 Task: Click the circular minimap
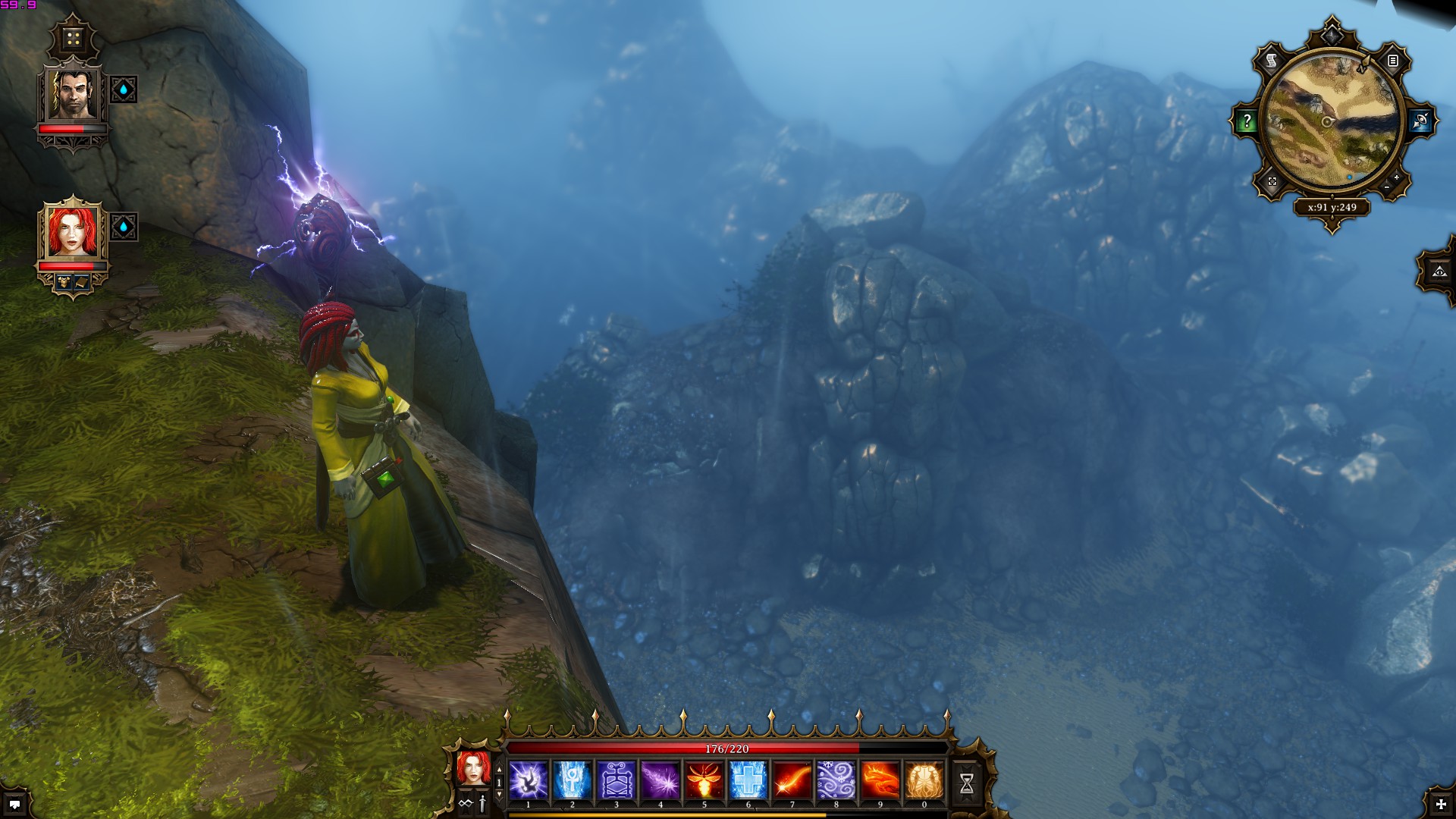1332,121
